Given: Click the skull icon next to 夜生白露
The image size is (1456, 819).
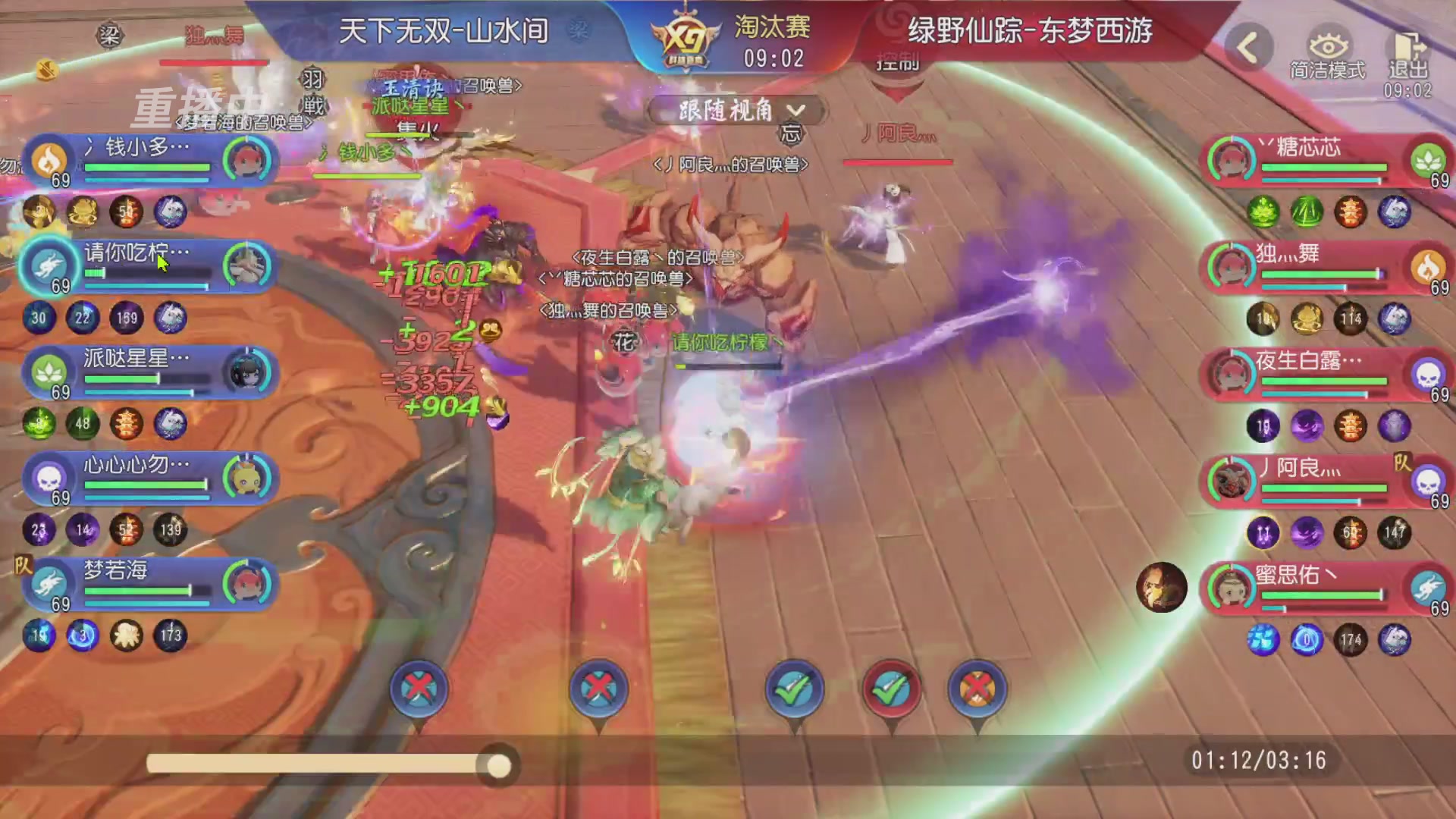Looking at the screenshot, I should [x=1429, y=373].
